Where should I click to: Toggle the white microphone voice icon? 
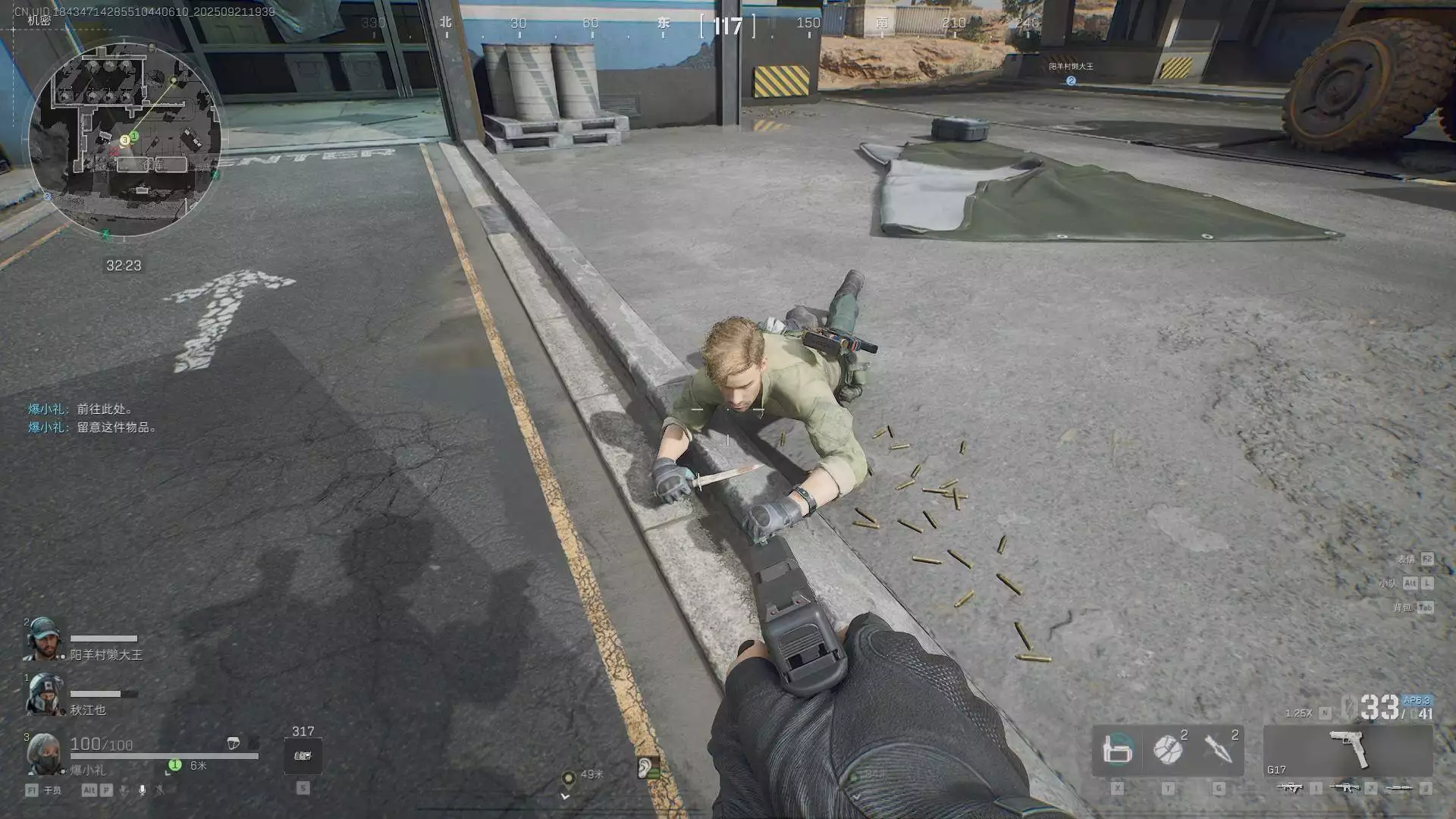coord(142,790)
